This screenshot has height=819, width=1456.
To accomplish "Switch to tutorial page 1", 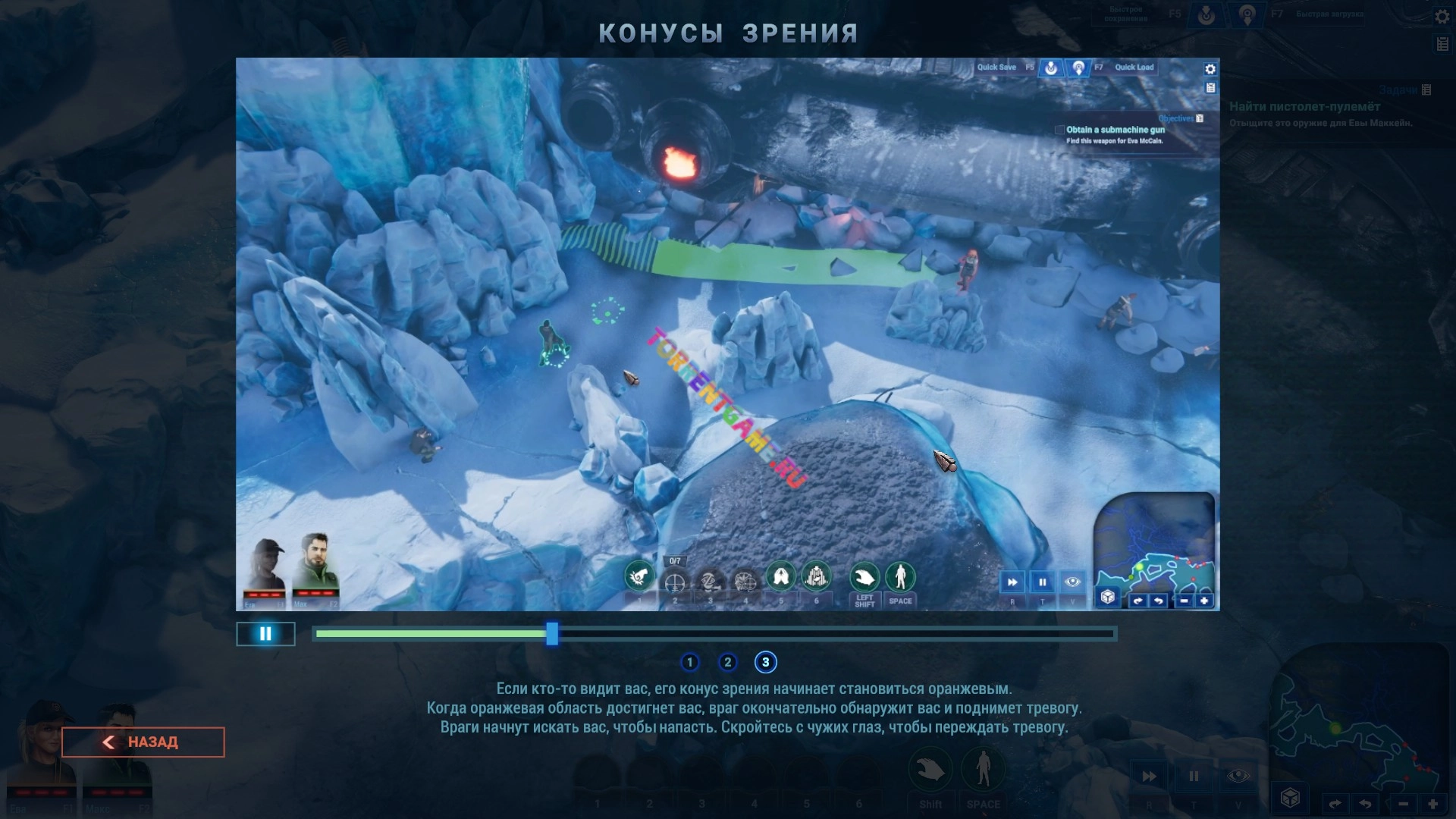I will [689, 662].
